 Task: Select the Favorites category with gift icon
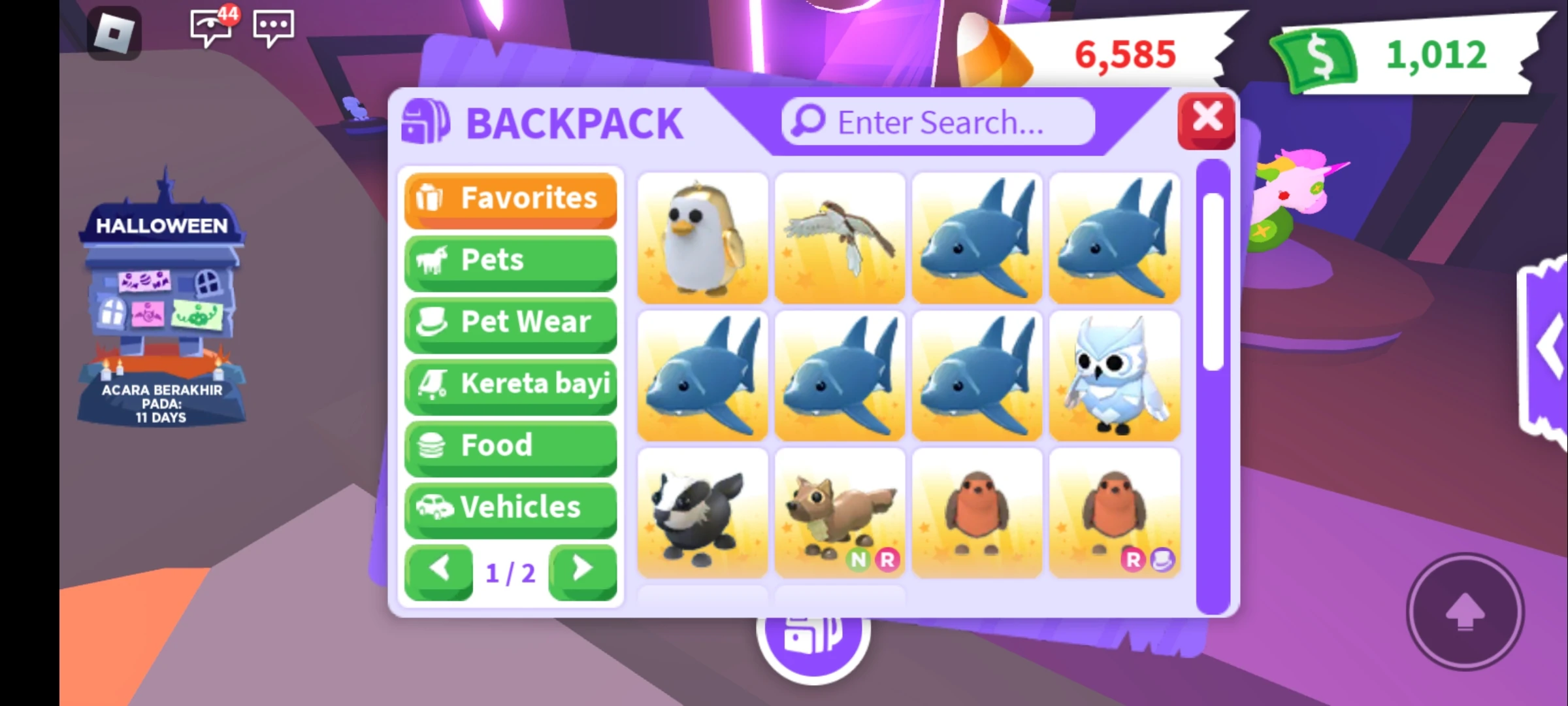pyautogui.click(x=510, y=199)
